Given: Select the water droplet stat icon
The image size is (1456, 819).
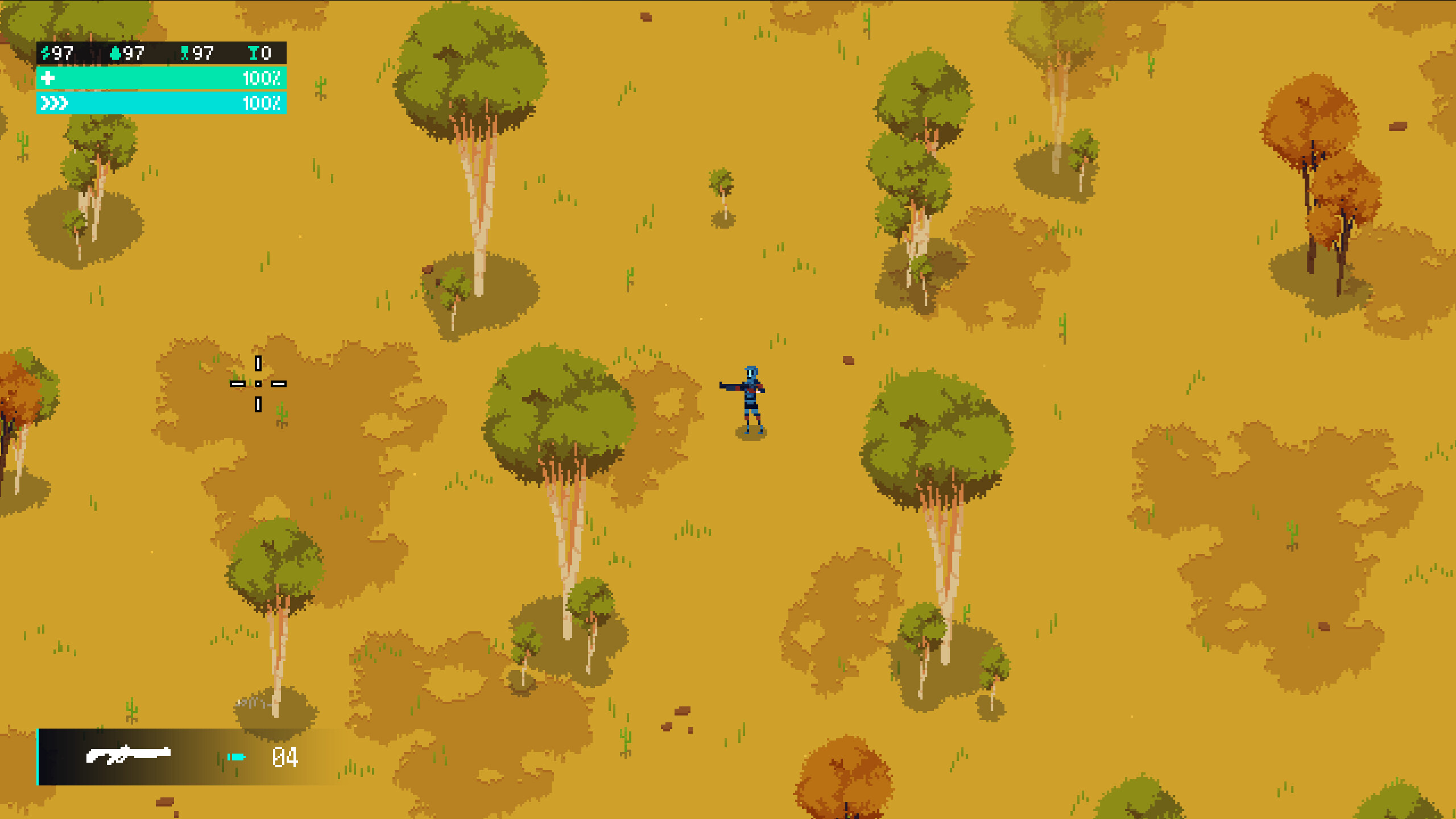Looking at the screenshot, I should pyautogui.click(x=117, y=54).
